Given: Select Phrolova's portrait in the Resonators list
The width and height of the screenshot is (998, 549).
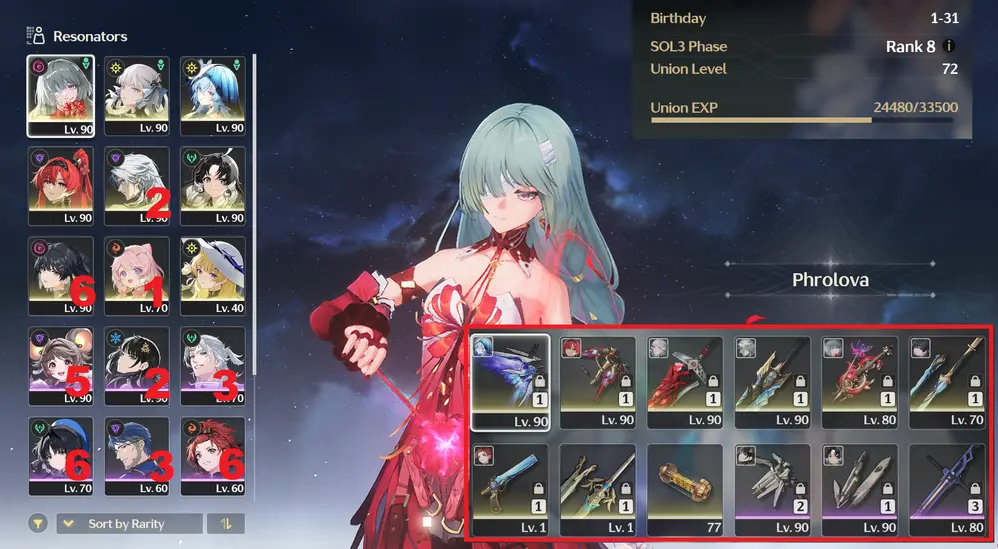Looking at the screenshot, I should [x=60, y=94].
